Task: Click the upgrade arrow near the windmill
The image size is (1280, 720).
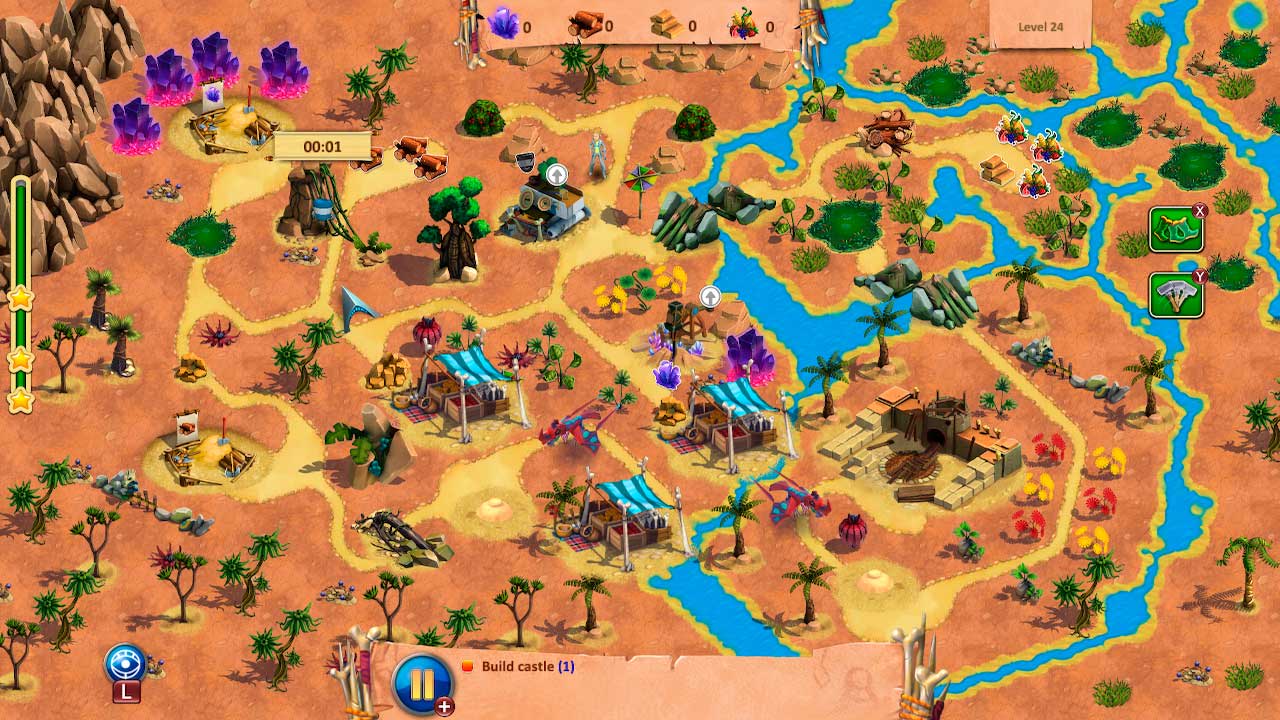Action: pyautogui.click(x=712, y=297)
